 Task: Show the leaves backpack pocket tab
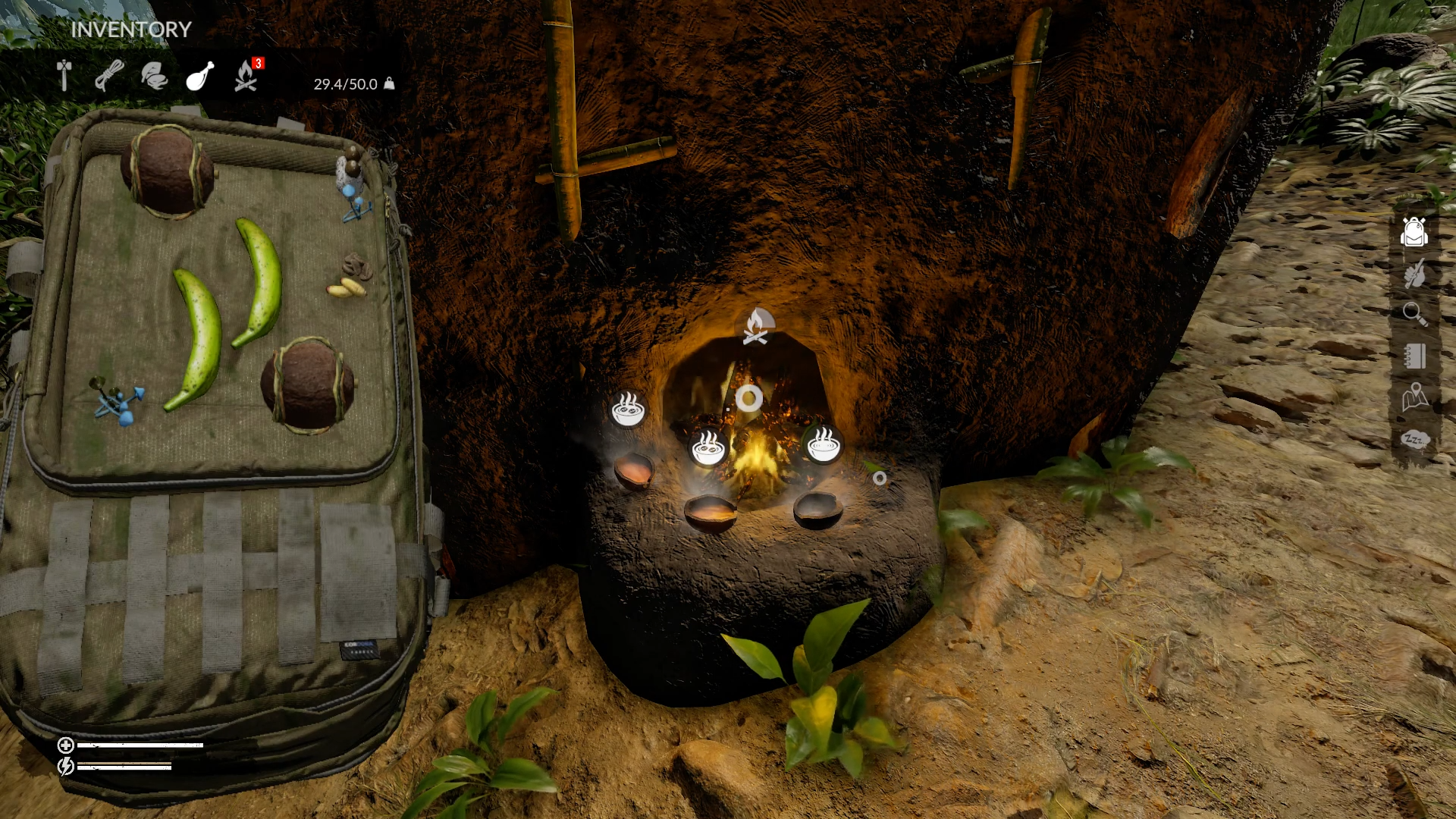pyautogui.click(x=154, y=76)
